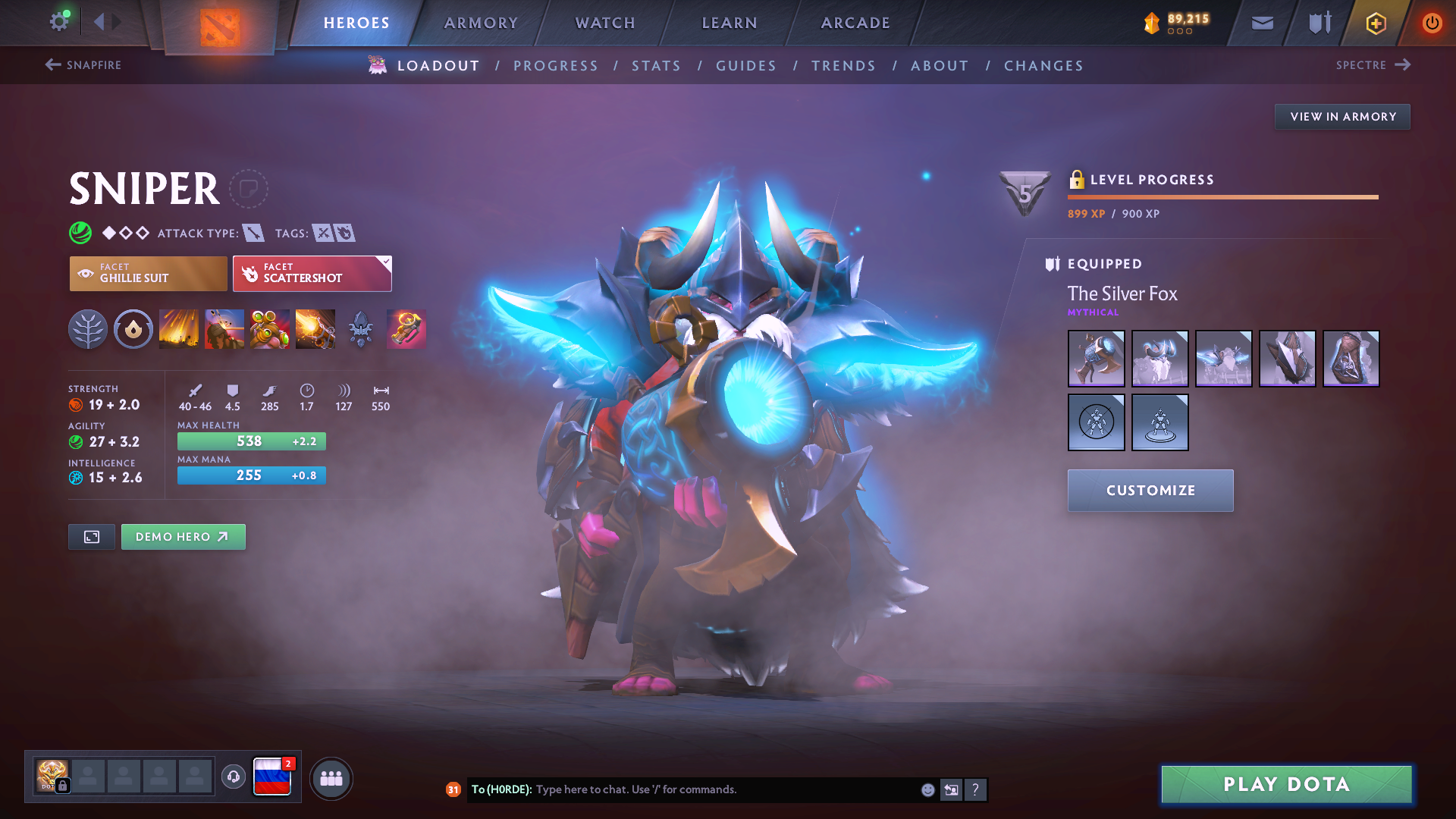Screen dimensions: 1456x819
Task: Click View in Armory
Action: [x=1342, y=117]
